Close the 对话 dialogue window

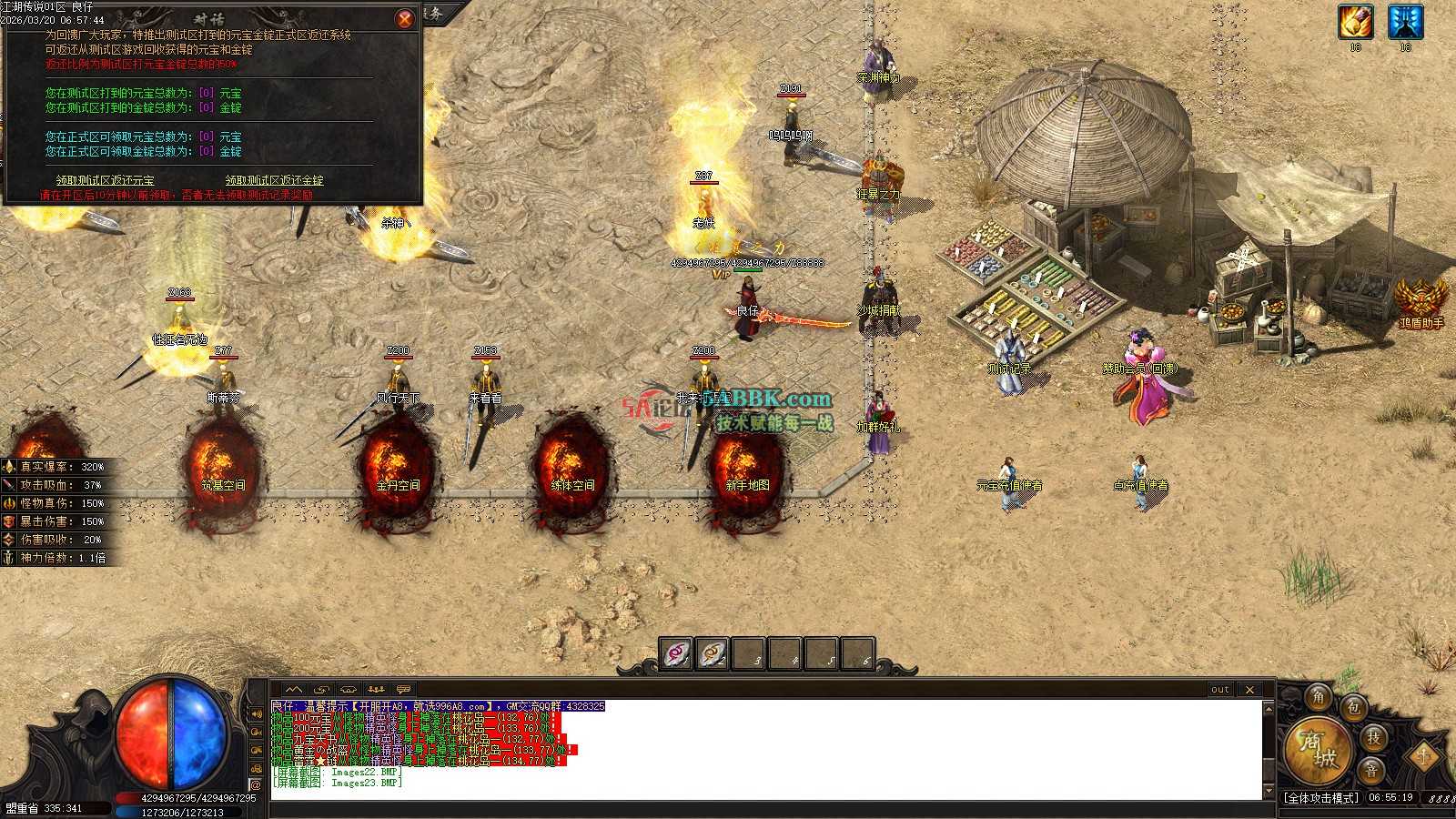[405, 18]
